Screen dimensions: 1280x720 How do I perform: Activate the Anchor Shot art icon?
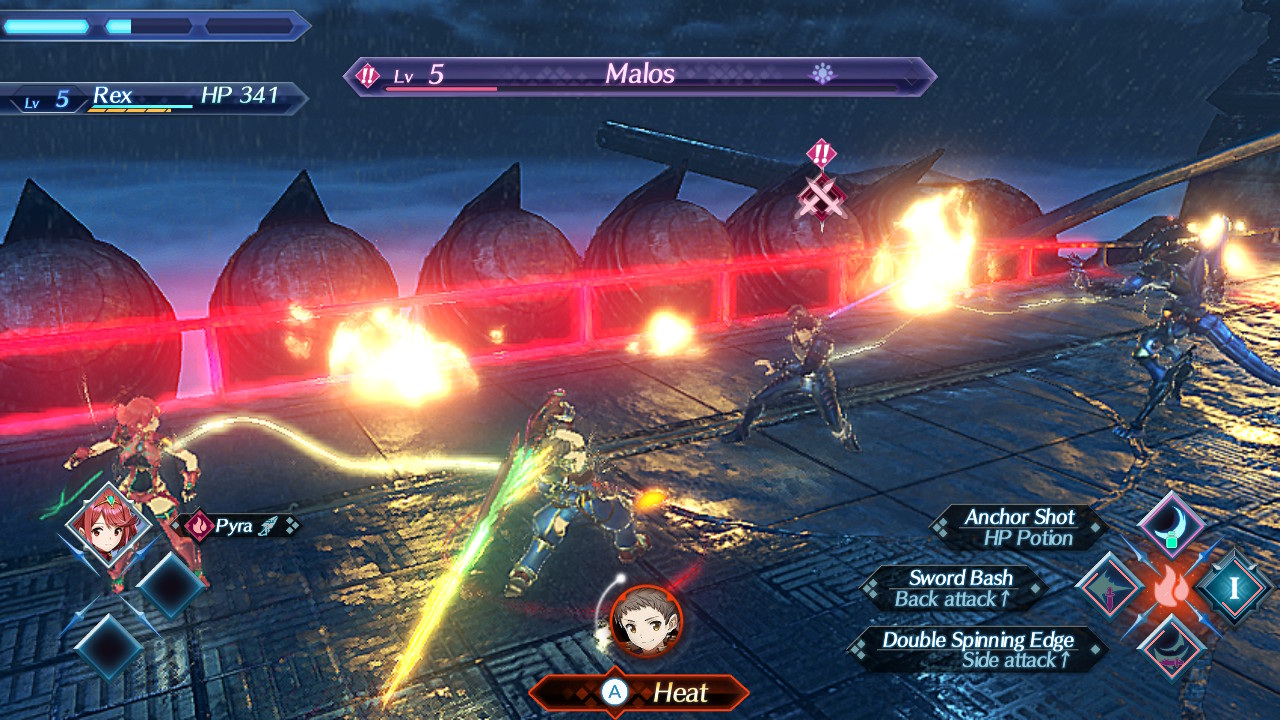pos(1171,524)
